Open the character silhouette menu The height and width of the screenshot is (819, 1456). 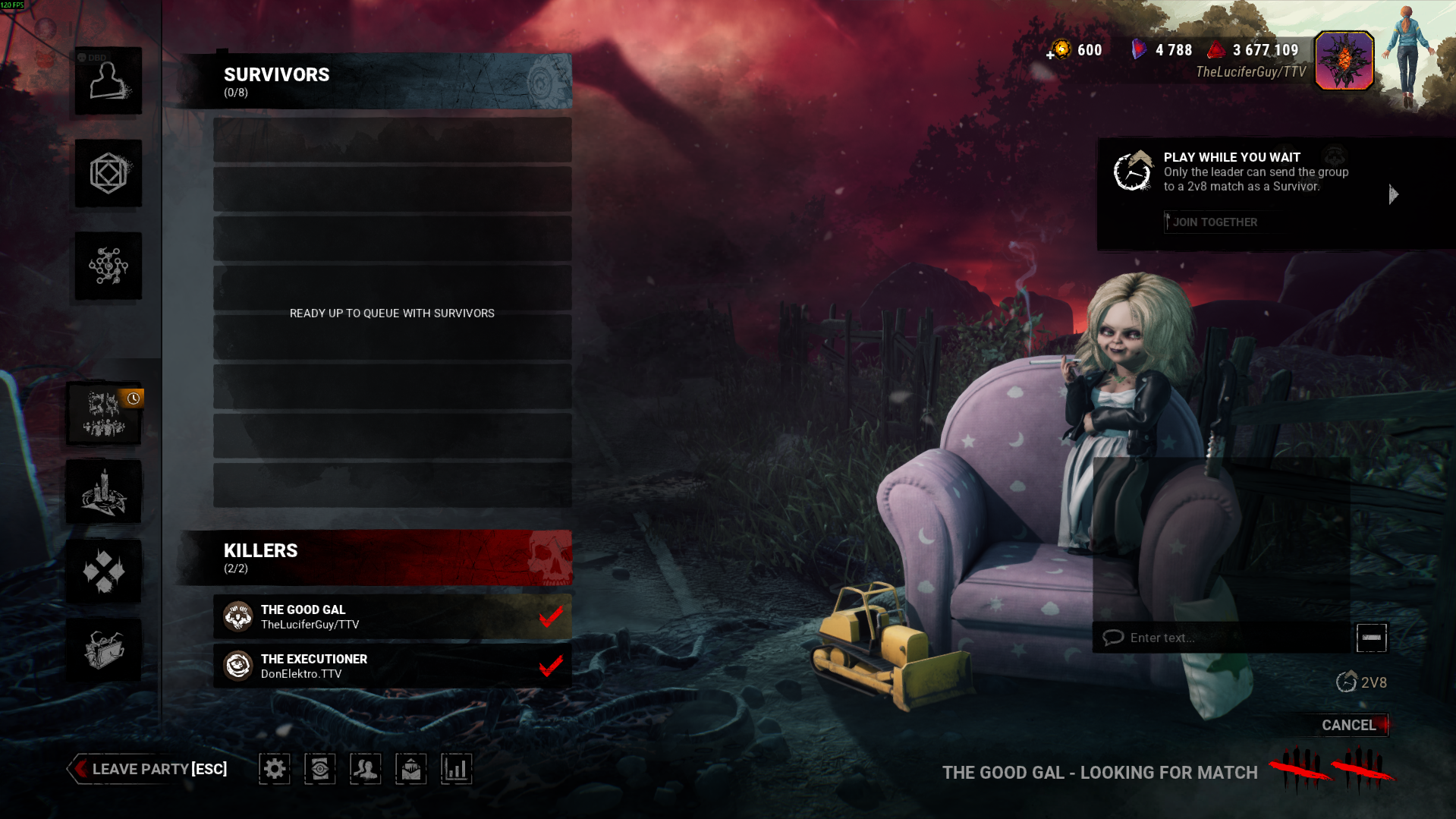[108, 81]
